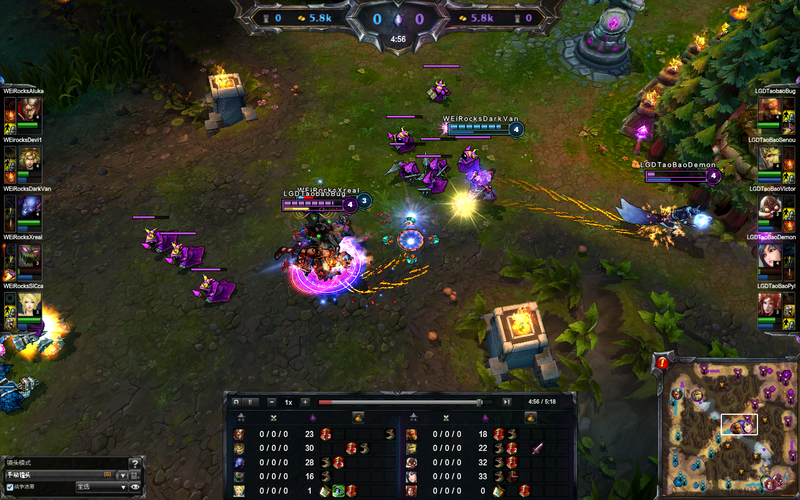Increase playback speed with the plus button
The width and height of the screenshot is (800, 500).
305,402
